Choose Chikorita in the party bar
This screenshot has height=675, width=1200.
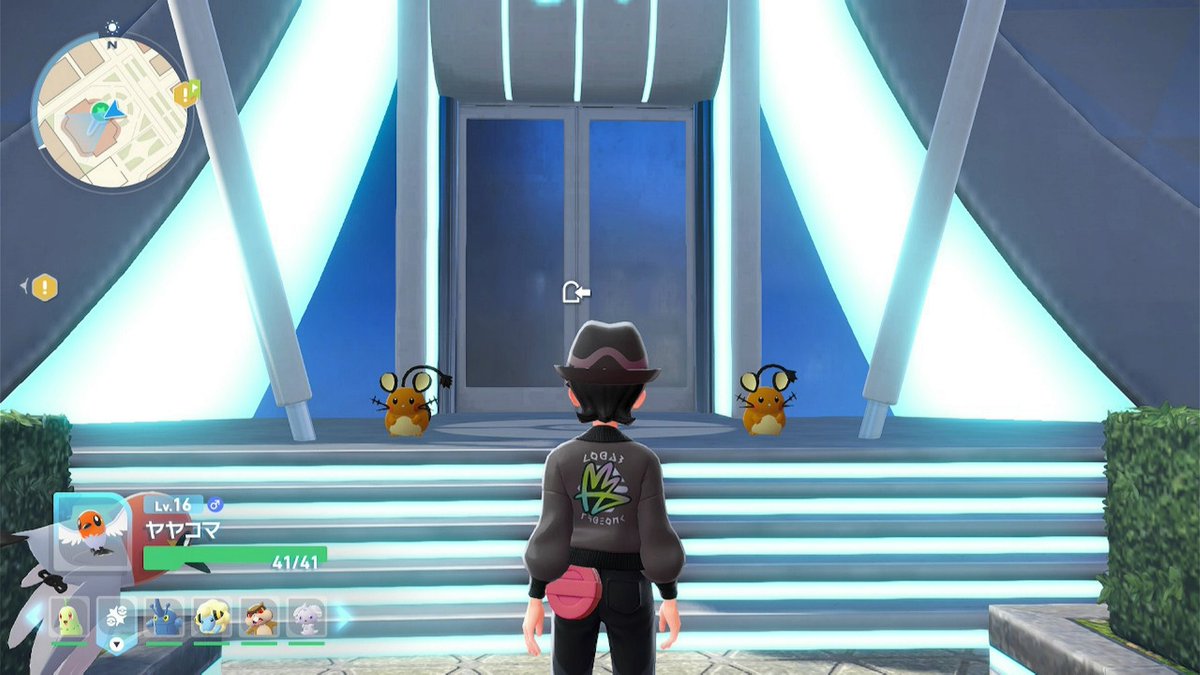point(69,619)
